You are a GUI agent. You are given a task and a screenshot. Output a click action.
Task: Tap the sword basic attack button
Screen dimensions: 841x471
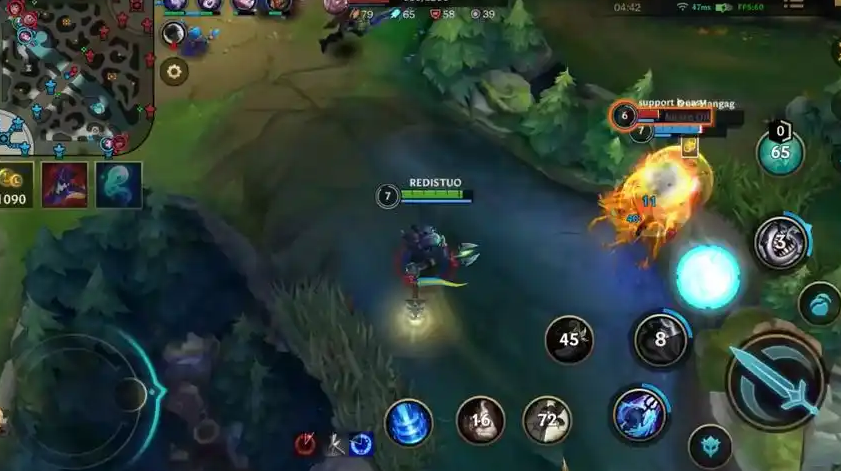pos(776,380)
